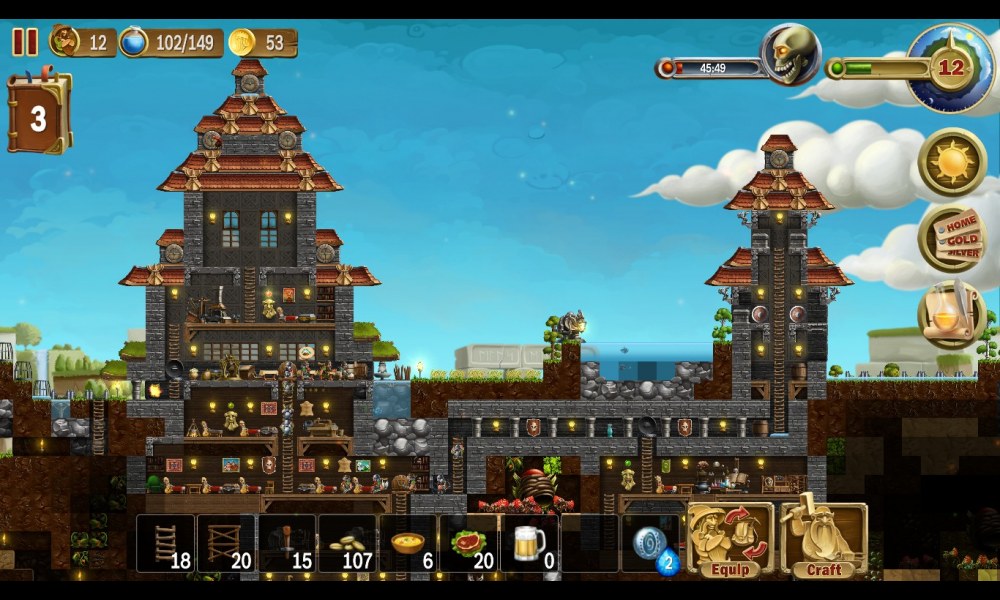This screenshot has width=1000, height=600.
Task: Tap the gold coin counter showing 53
Action: (x=262, y=42)
